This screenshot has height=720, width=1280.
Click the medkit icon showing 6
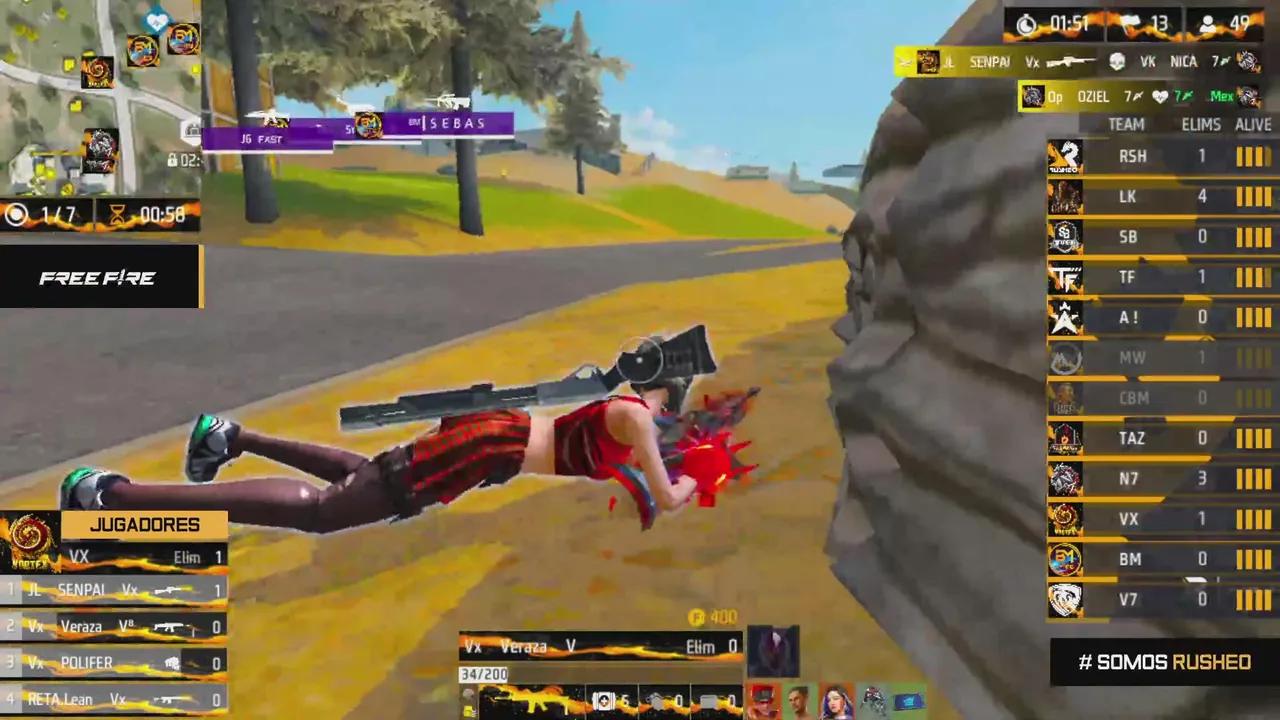pyautogui.click(x=603, y=702)
